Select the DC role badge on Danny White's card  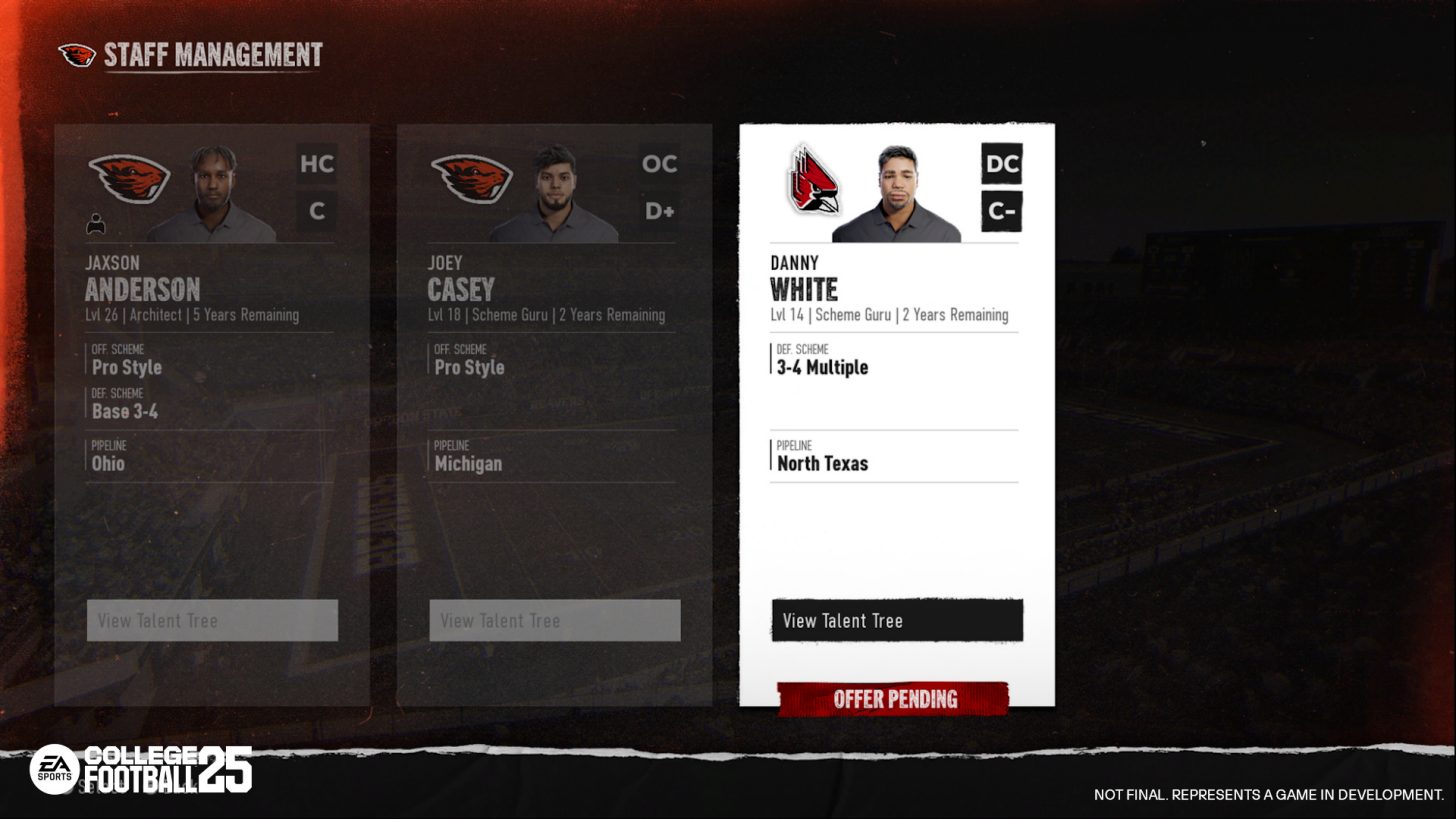point(1001,164)
